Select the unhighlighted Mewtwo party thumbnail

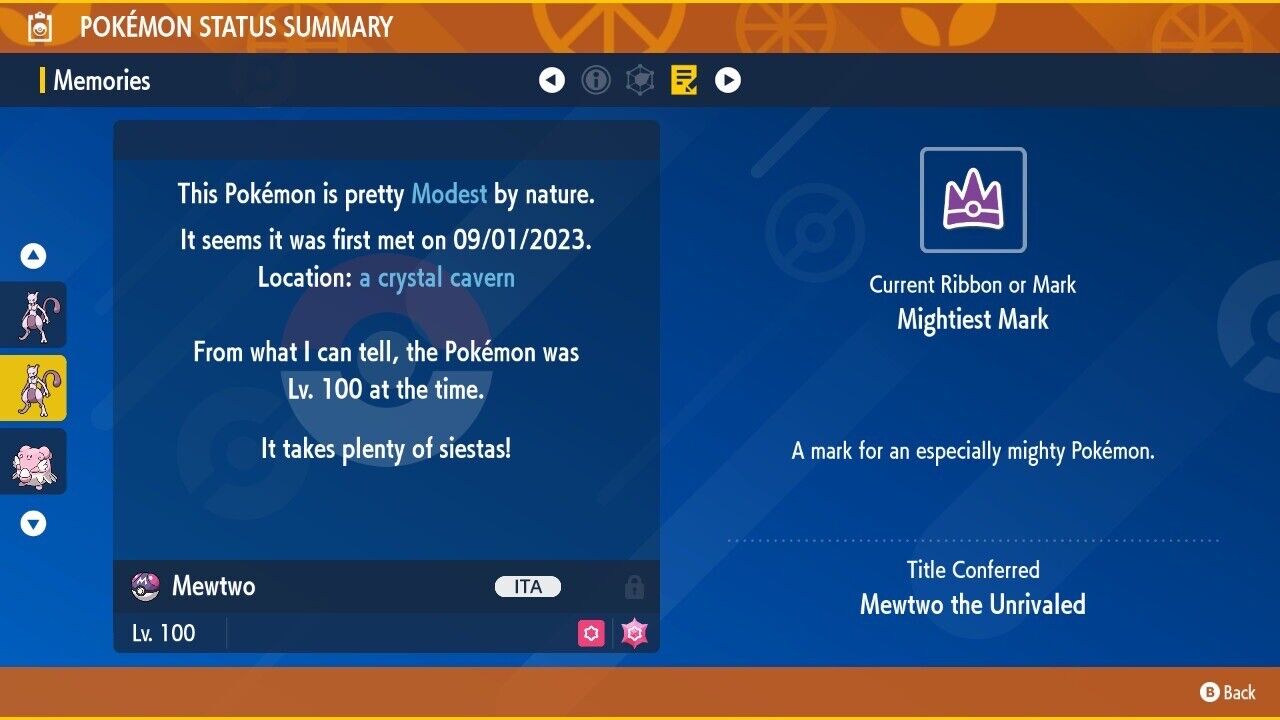point(34,314)
